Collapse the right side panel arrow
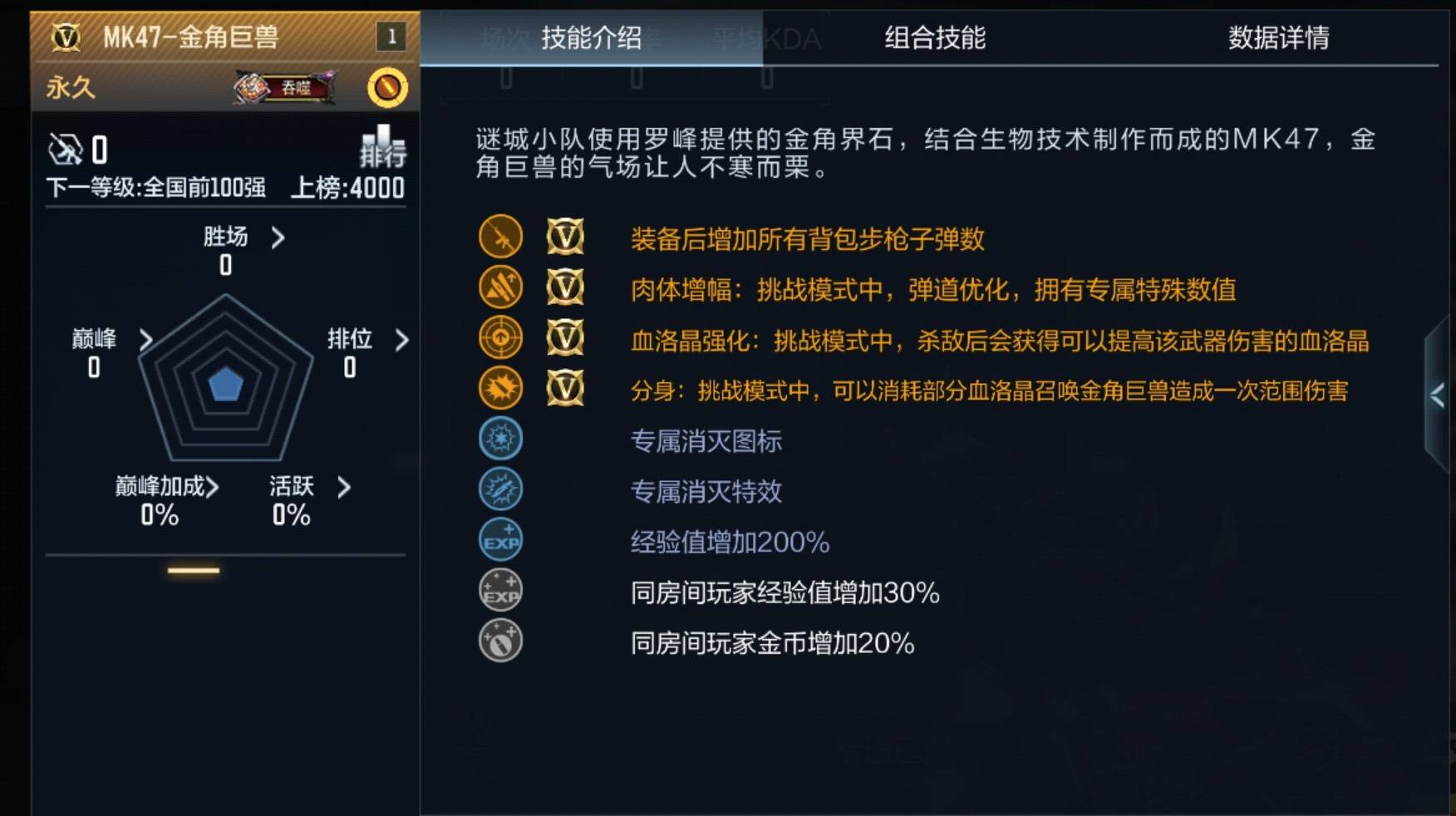 coord(1437,396)
